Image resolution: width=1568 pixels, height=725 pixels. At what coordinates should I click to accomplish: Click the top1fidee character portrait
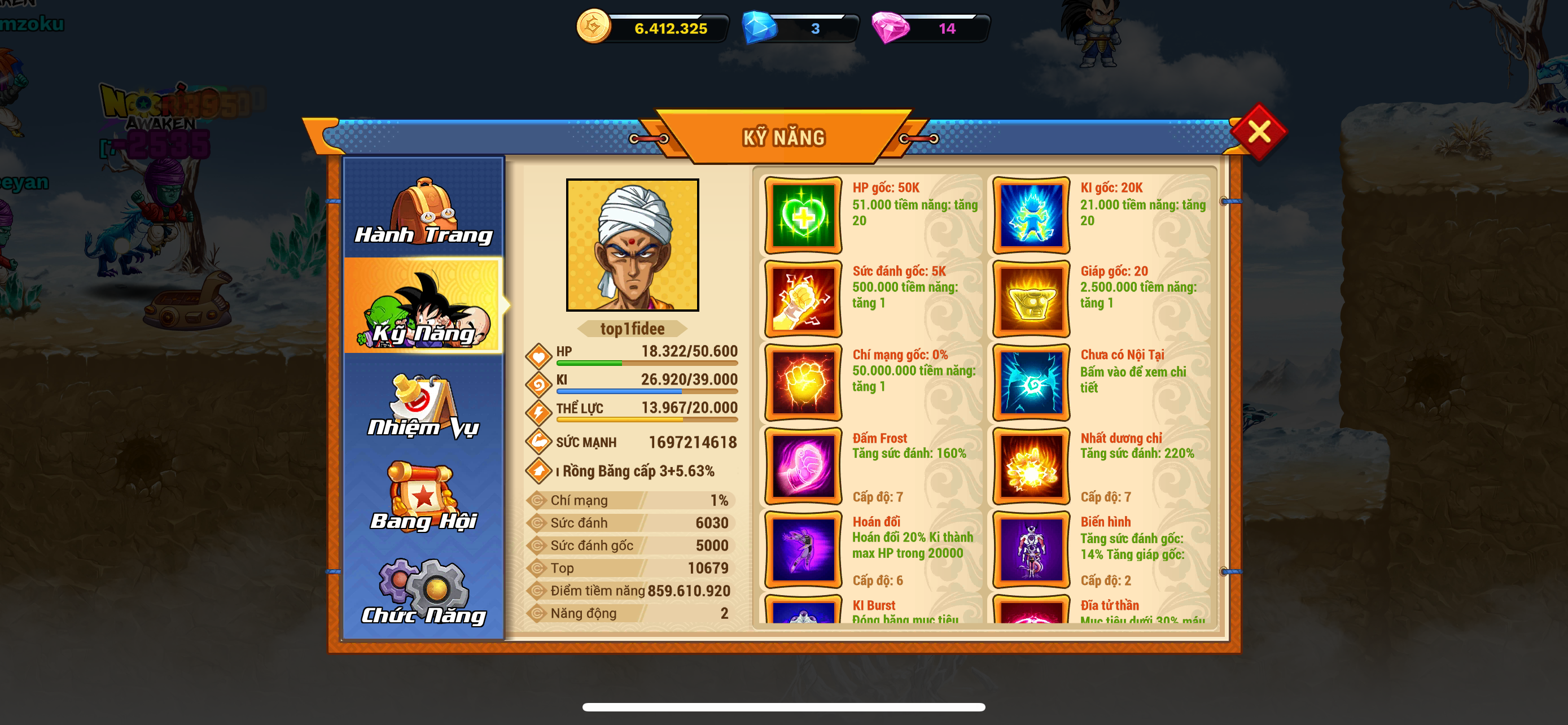632,244
